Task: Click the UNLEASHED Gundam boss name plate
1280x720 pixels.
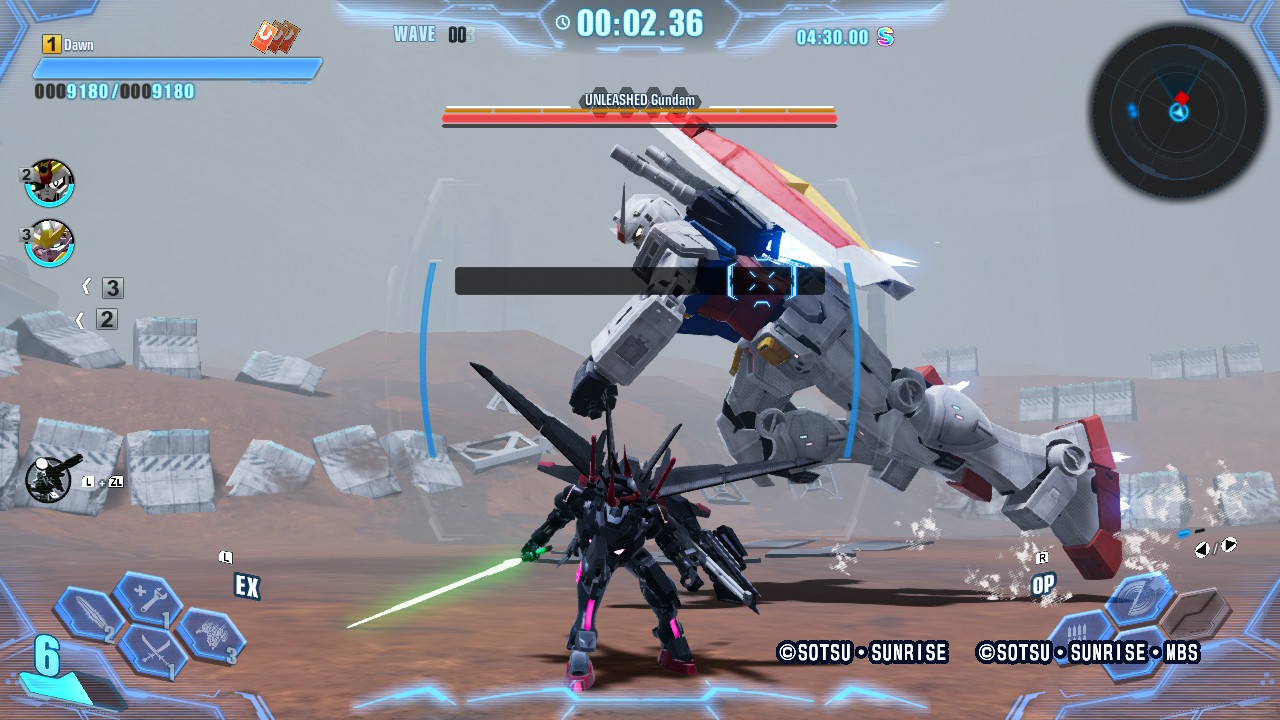Action: tap(639, 101)
